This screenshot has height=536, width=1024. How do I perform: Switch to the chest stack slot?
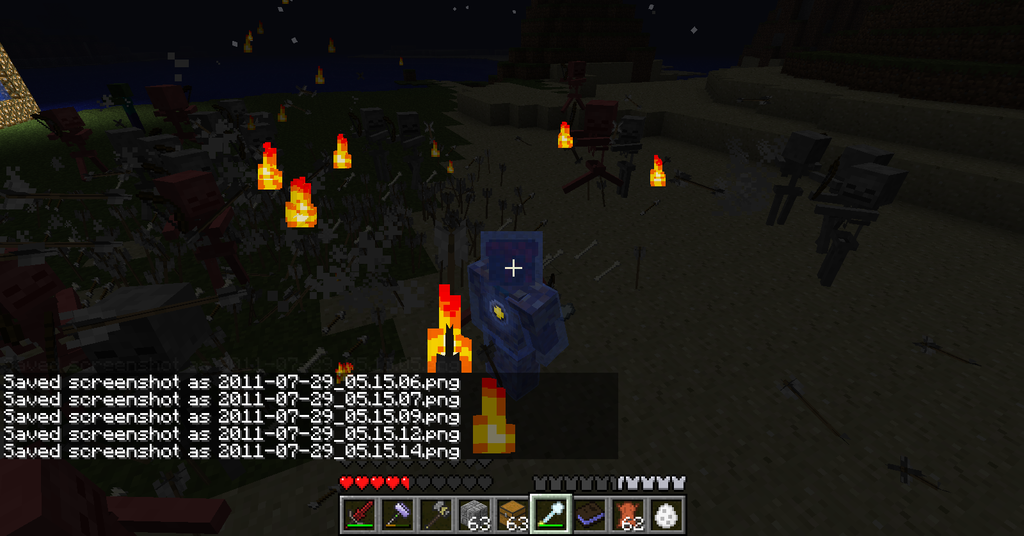512,514
